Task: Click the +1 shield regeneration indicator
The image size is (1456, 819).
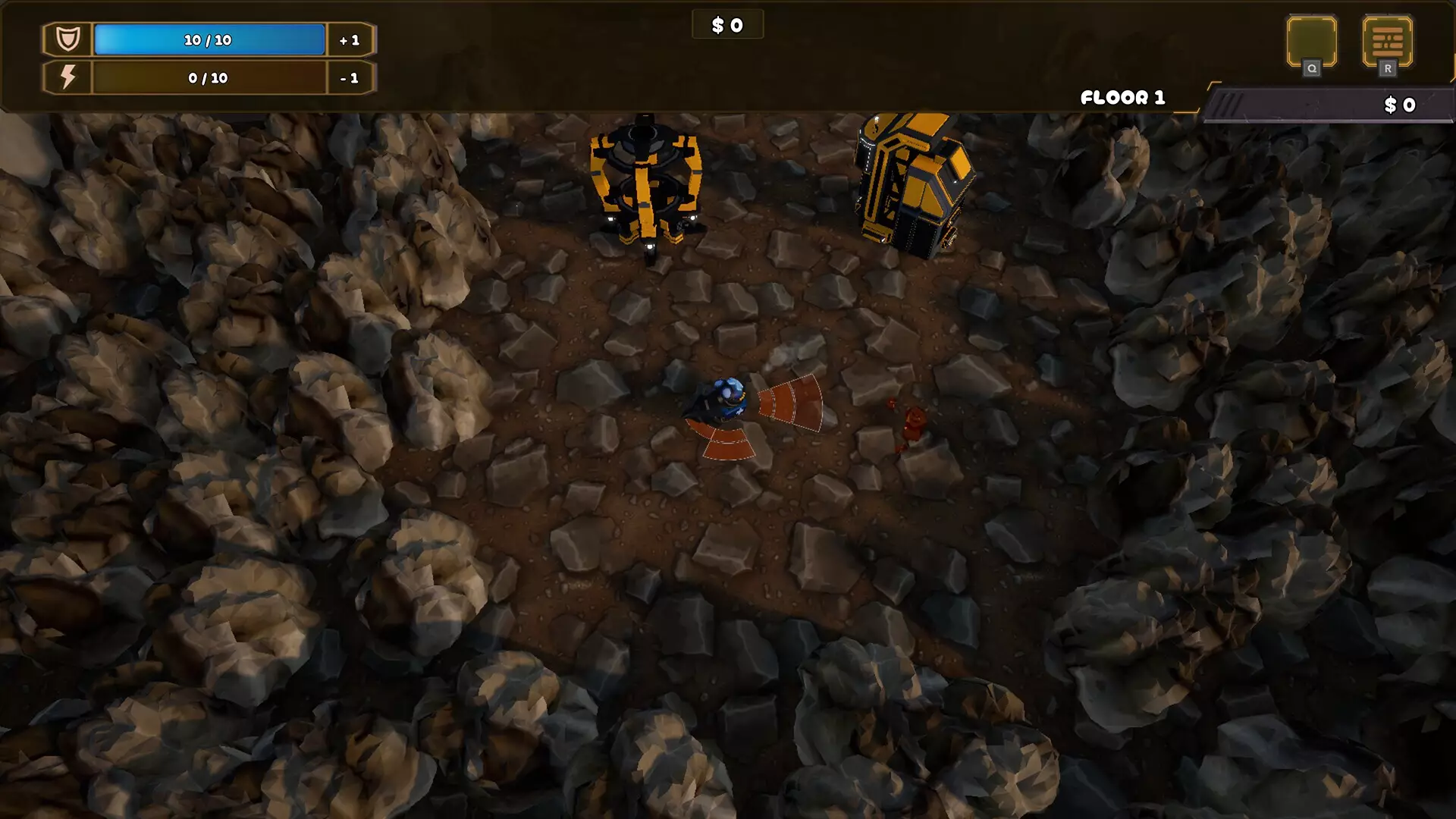Action: pyautogui.click(x=350, y=40)
